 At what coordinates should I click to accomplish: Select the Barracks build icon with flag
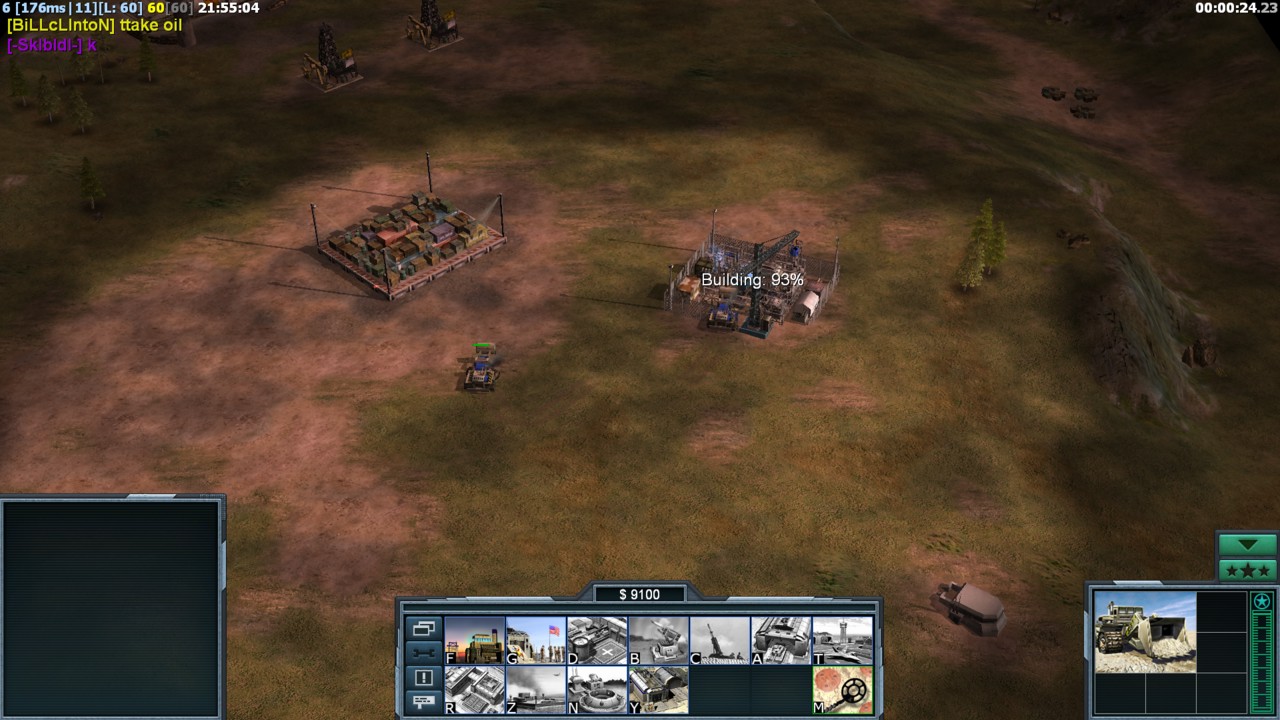[x=536, y=640]
